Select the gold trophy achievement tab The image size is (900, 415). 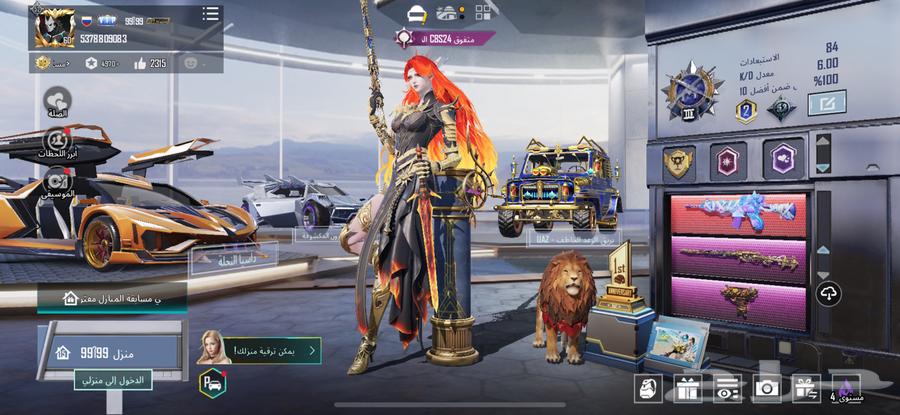(678, 161)
